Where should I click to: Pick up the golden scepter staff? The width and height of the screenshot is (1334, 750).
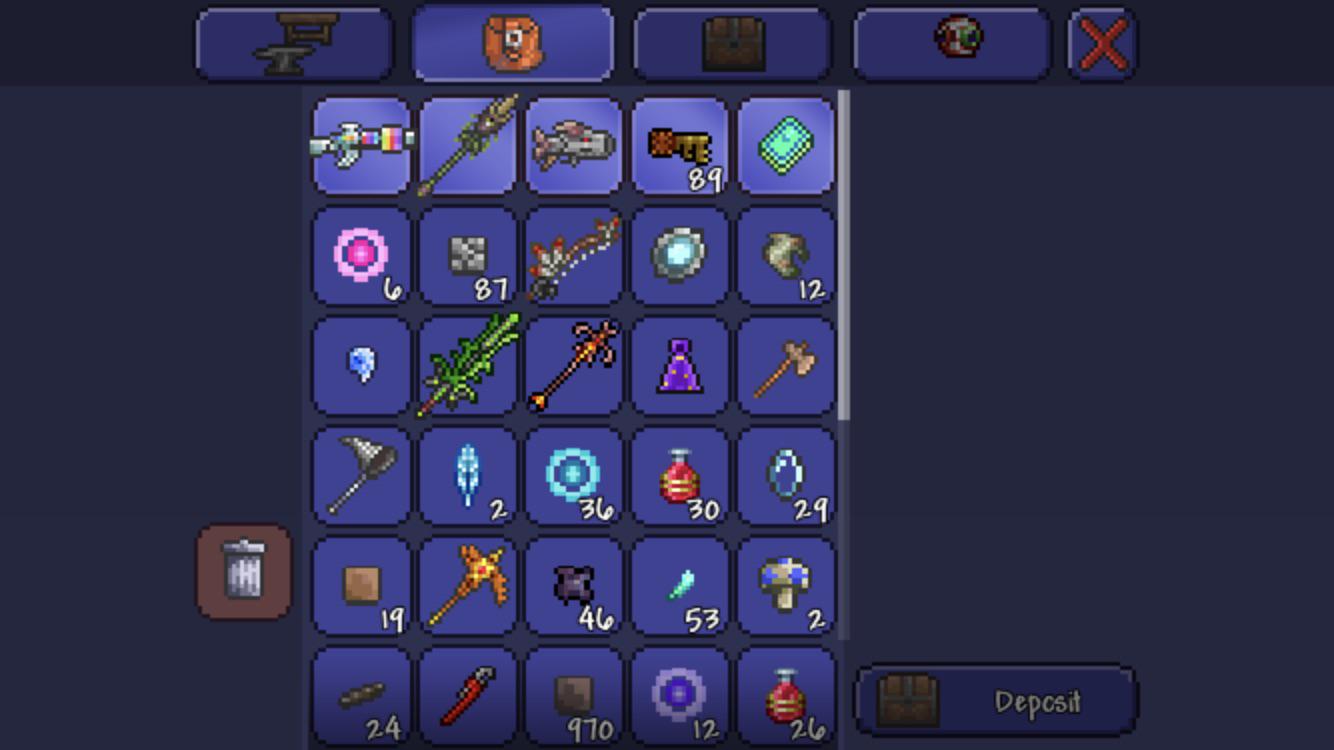click(467, 585)
